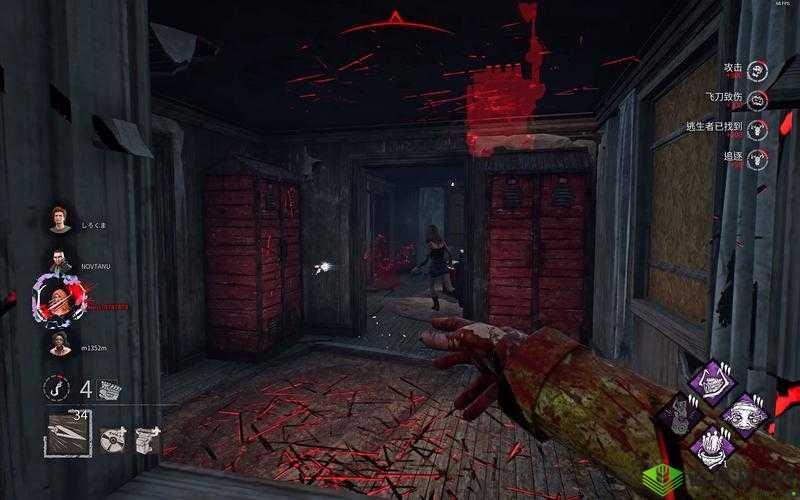Image resolution: width=800 pixels, height=500 pixels.
Task: Choose survivor m1352m's portrait
Action: pyautogui.click(x=61, y=343)
